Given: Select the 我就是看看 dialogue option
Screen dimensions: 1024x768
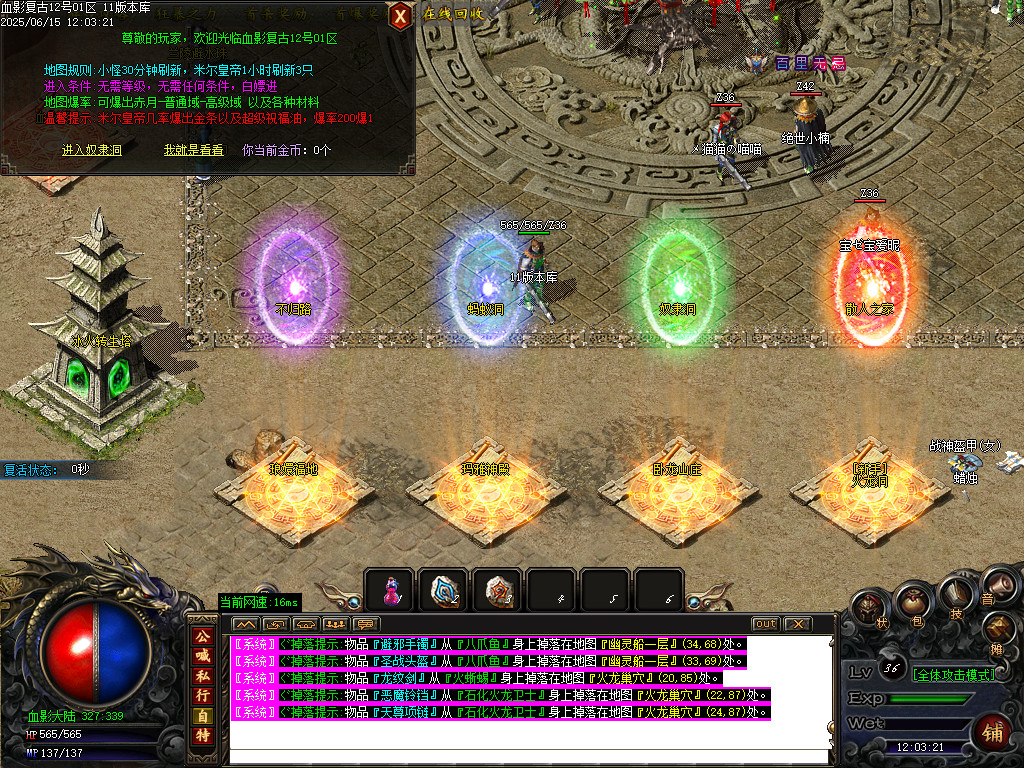Looking at the screenshot, I should pyautogui.click(x=194, y=150).
